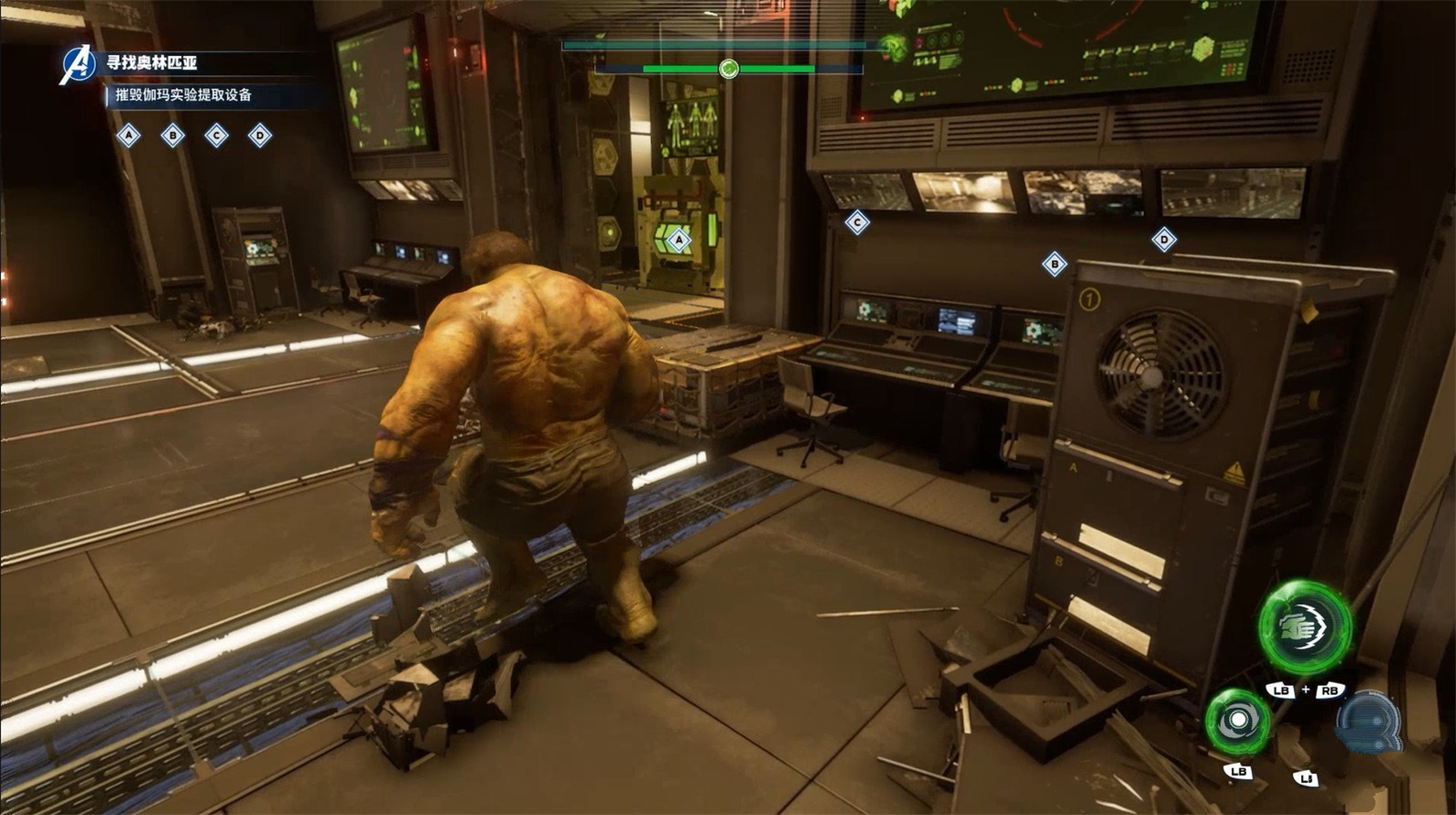Click the floating C waypoint near the monitors

coord(857,222)
